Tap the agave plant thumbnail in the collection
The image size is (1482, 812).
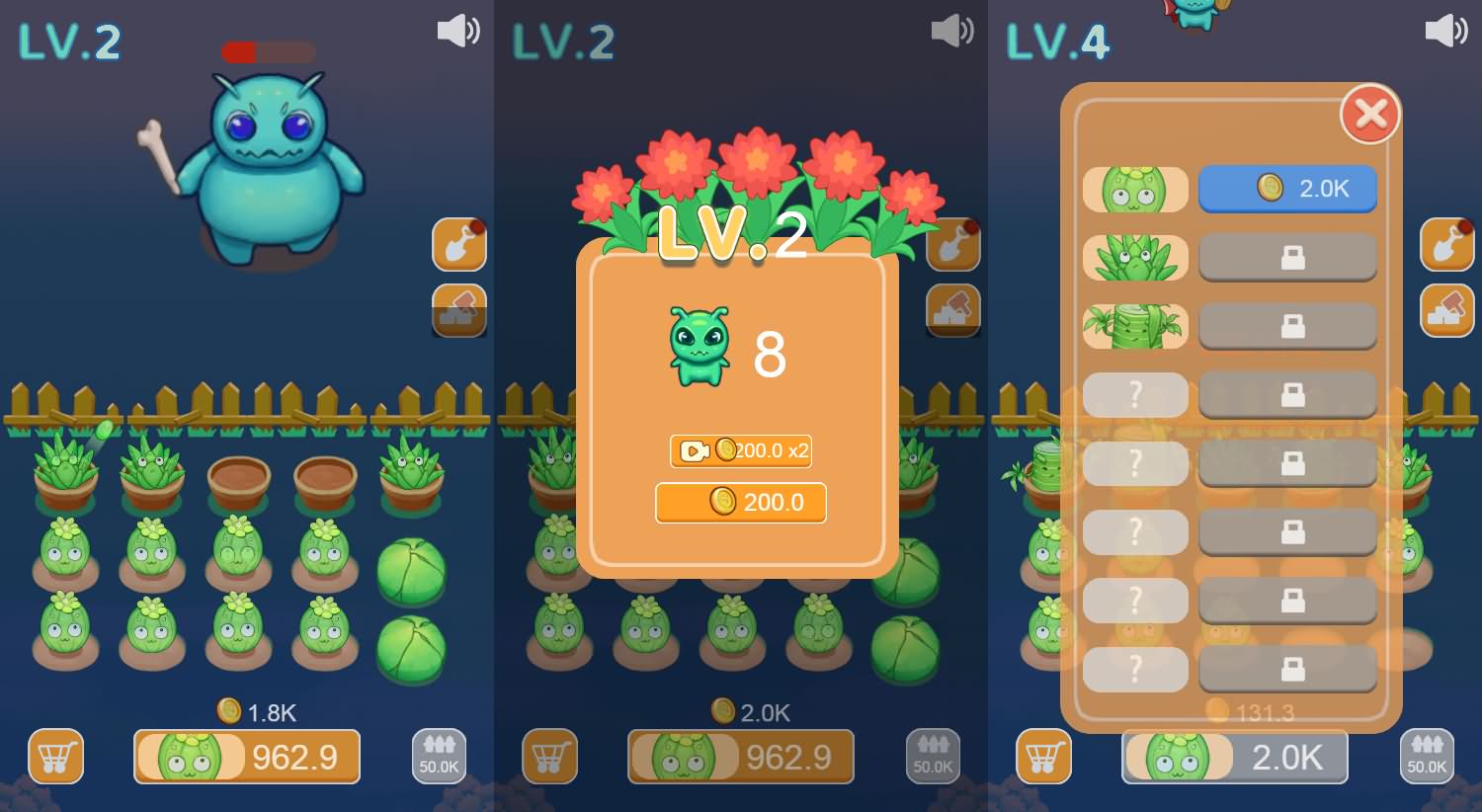tap(1134, 257)
